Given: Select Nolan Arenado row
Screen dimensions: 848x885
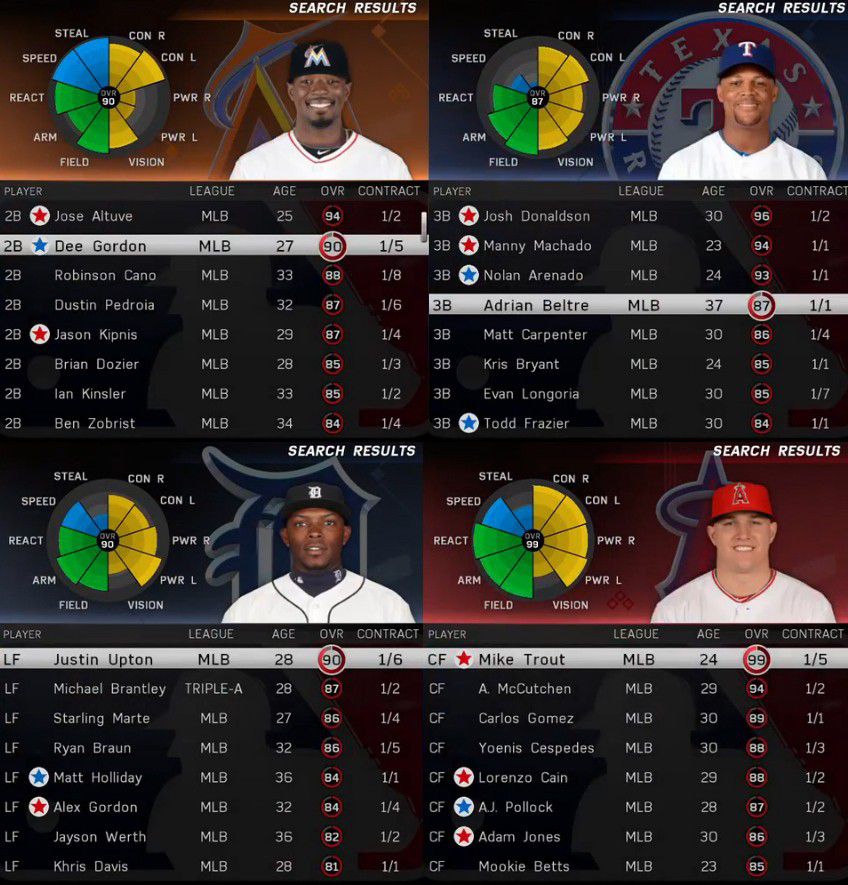Looking at the screenshot, I should [x=533, y=275].
